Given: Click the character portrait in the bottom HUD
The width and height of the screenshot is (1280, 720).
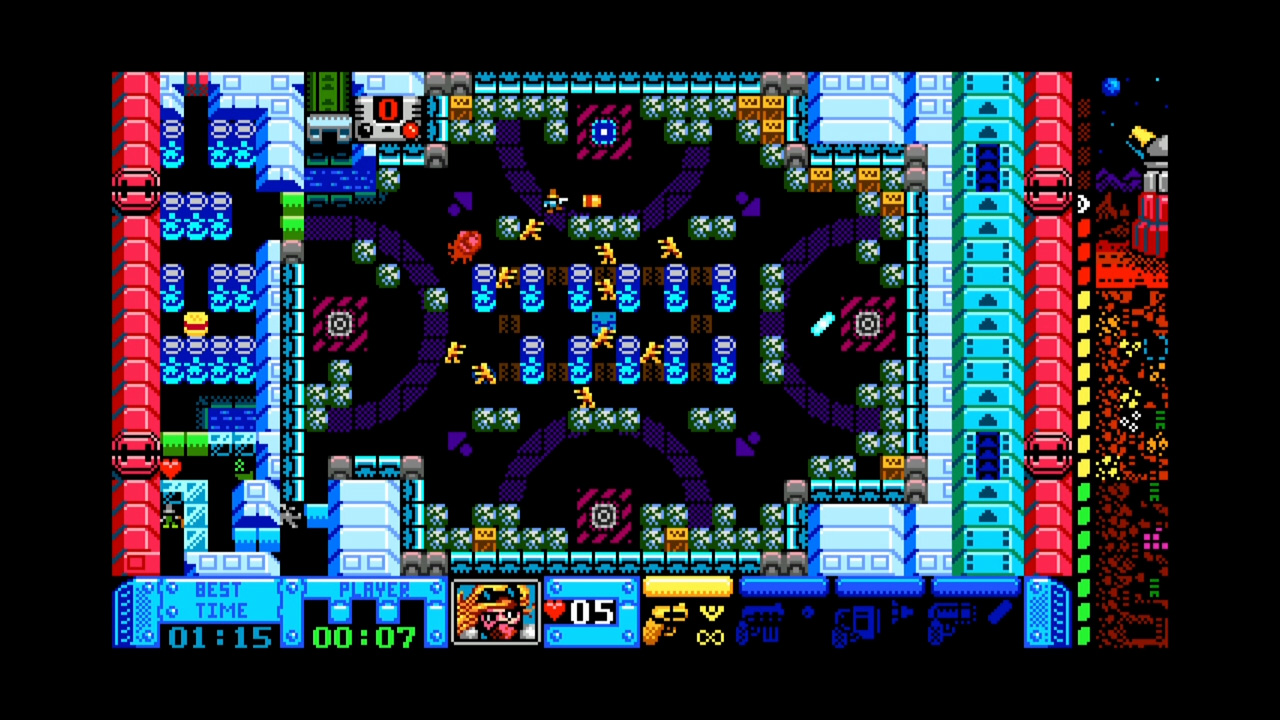Looking at the screenshot, I should [x=494, y=613].
